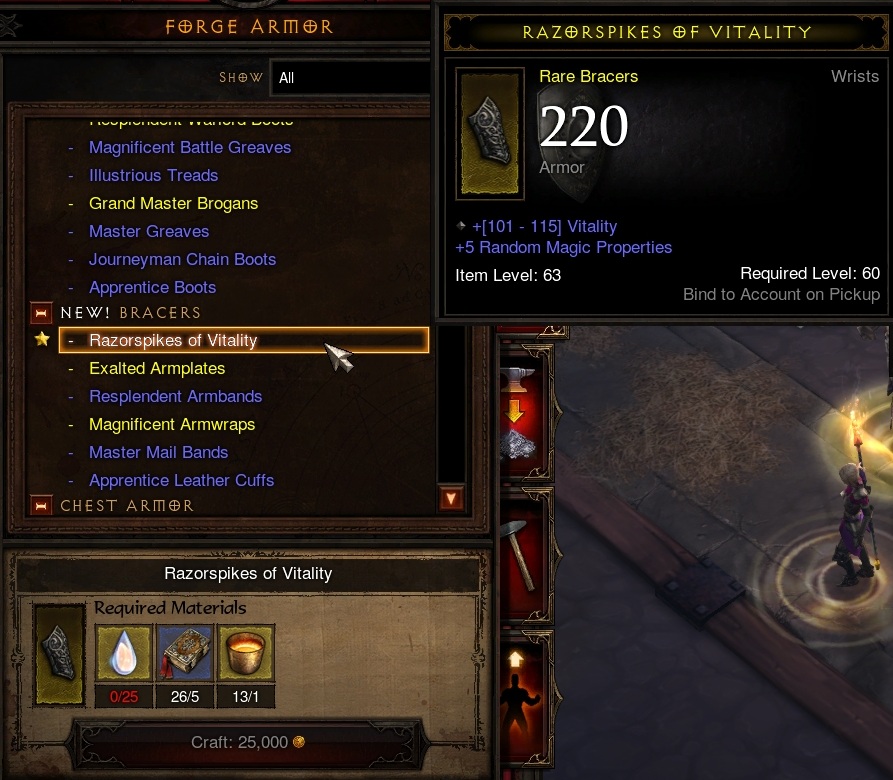Choose the Exalted Armplates recipe
The width and height of the screenshot is (893, 780).
point(157,369)
